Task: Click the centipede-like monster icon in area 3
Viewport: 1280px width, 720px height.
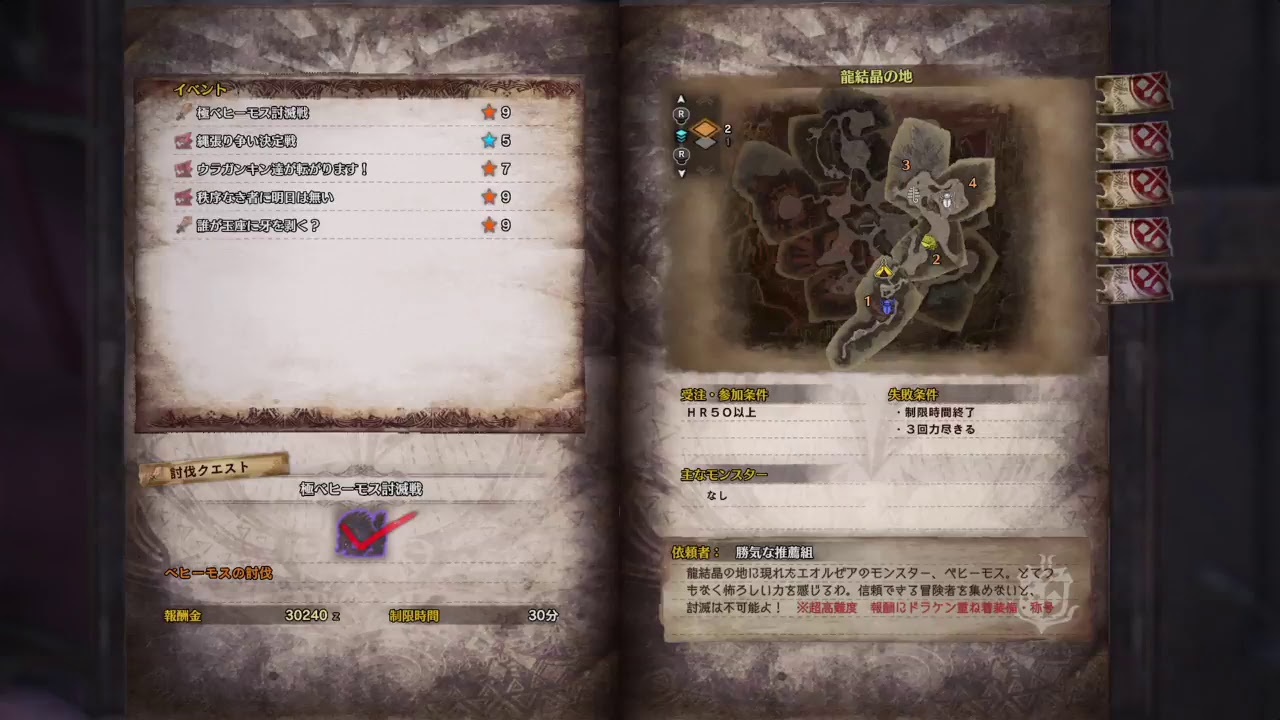Action: coord(914,196)
